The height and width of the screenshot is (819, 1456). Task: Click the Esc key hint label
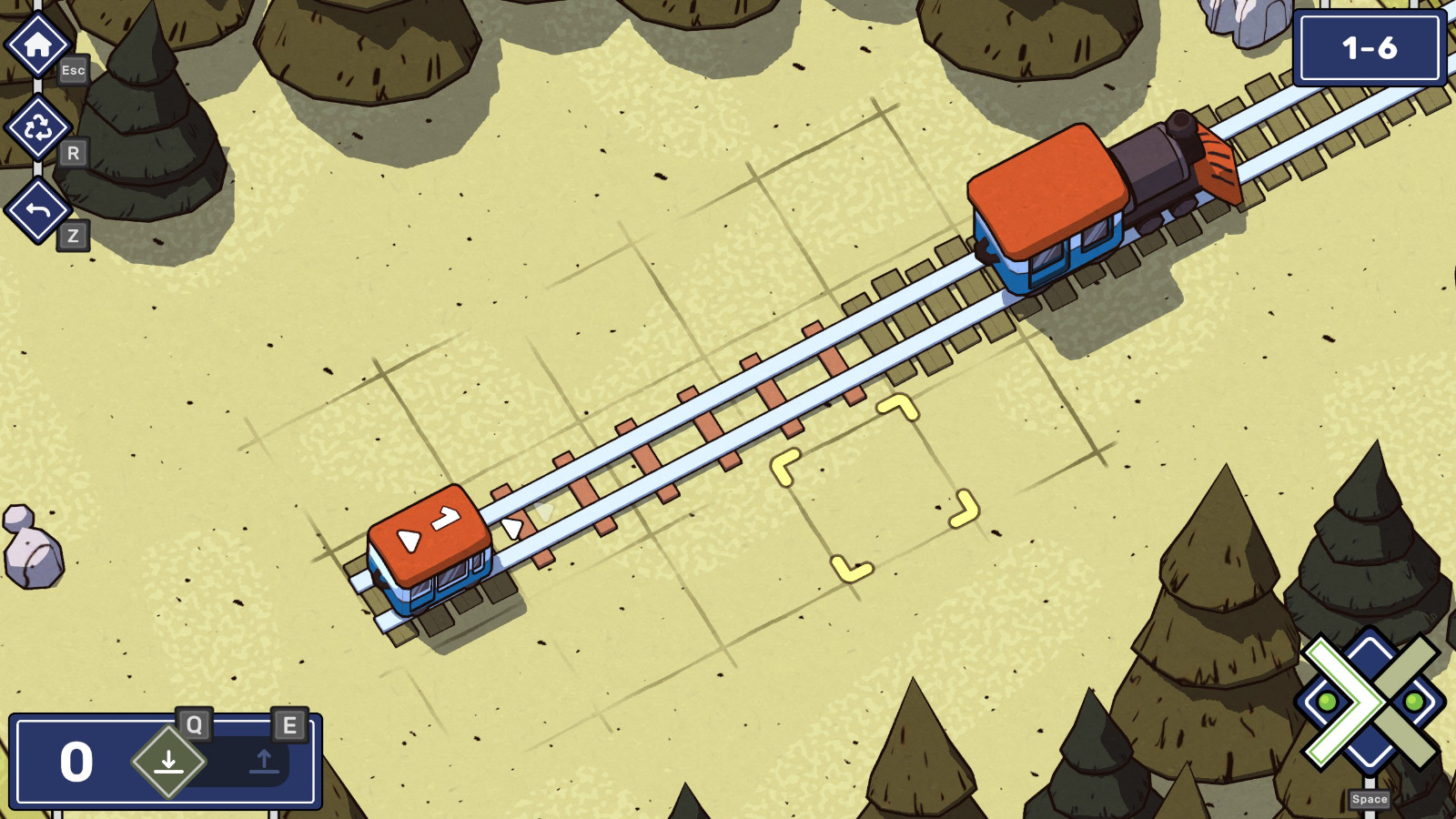tap(75, 69)
